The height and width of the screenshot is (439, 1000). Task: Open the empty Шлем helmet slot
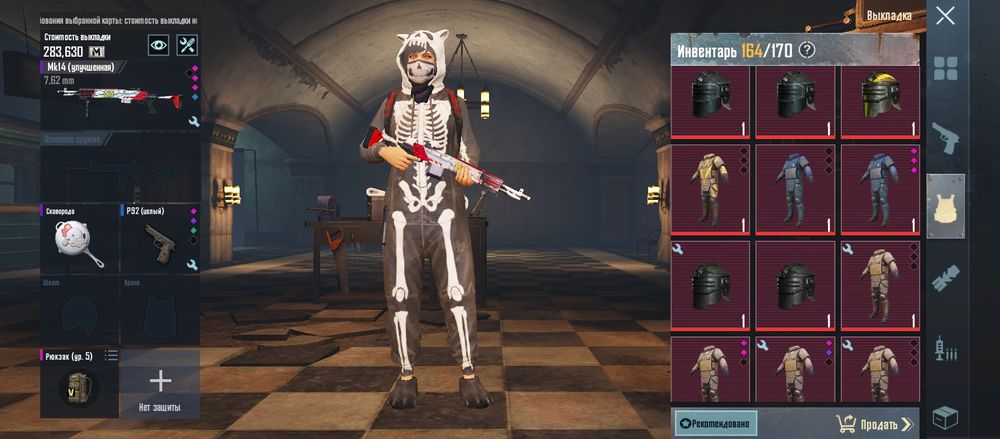[79, 312]
